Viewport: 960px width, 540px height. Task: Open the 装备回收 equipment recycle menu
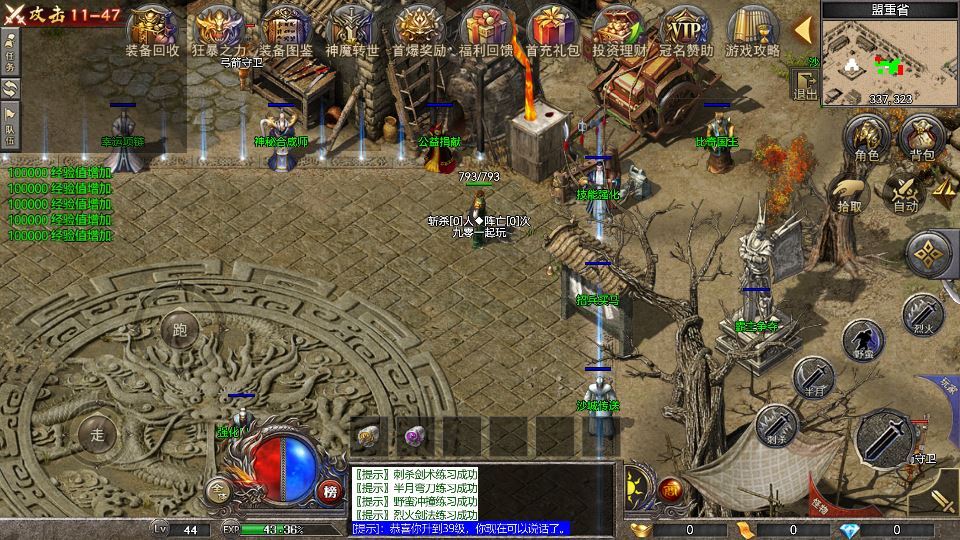pos(152,29)
